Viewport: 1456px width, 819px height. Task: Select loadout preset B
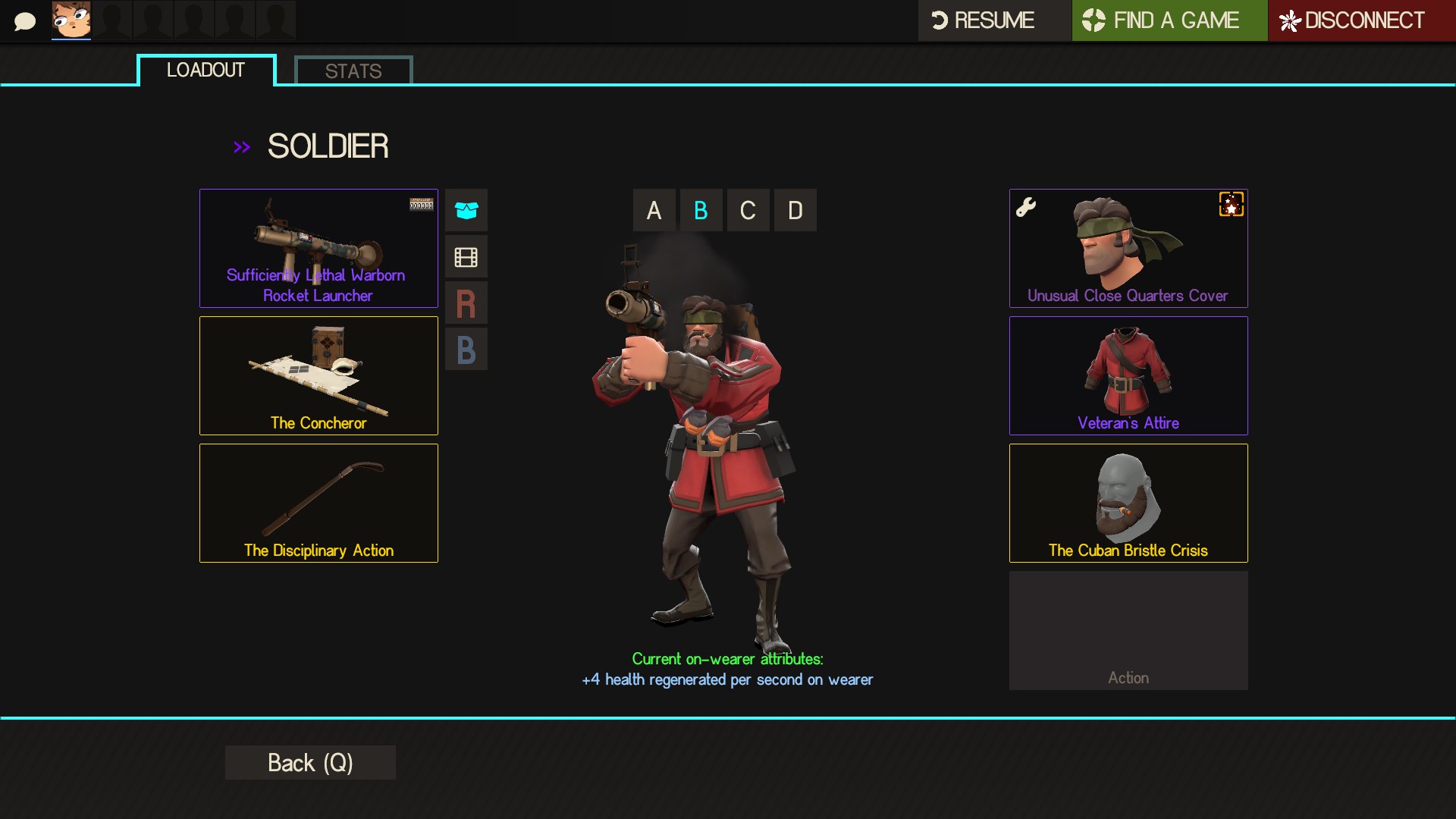click(x=701, y=210)
